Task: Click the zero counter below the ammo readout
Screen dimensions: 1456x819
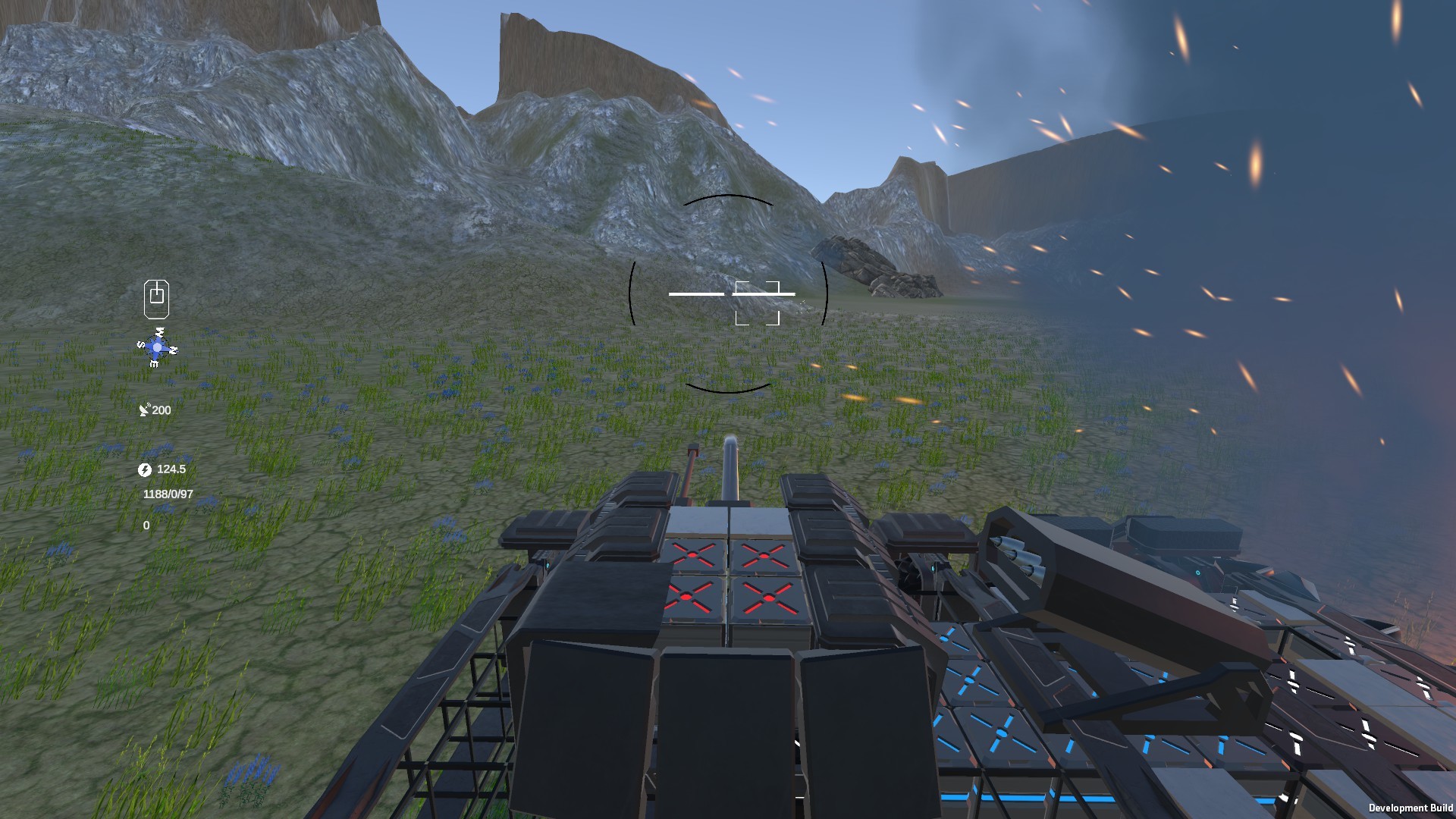Action: coord(145,526)
